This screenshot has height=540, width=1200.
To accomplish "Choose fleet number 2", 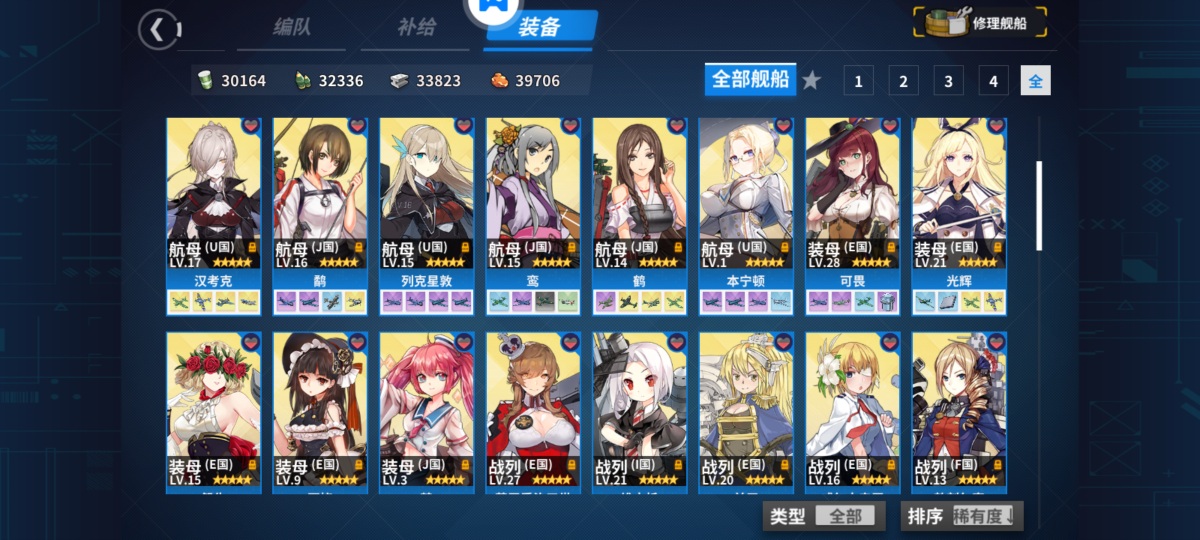I will [903, 81].
